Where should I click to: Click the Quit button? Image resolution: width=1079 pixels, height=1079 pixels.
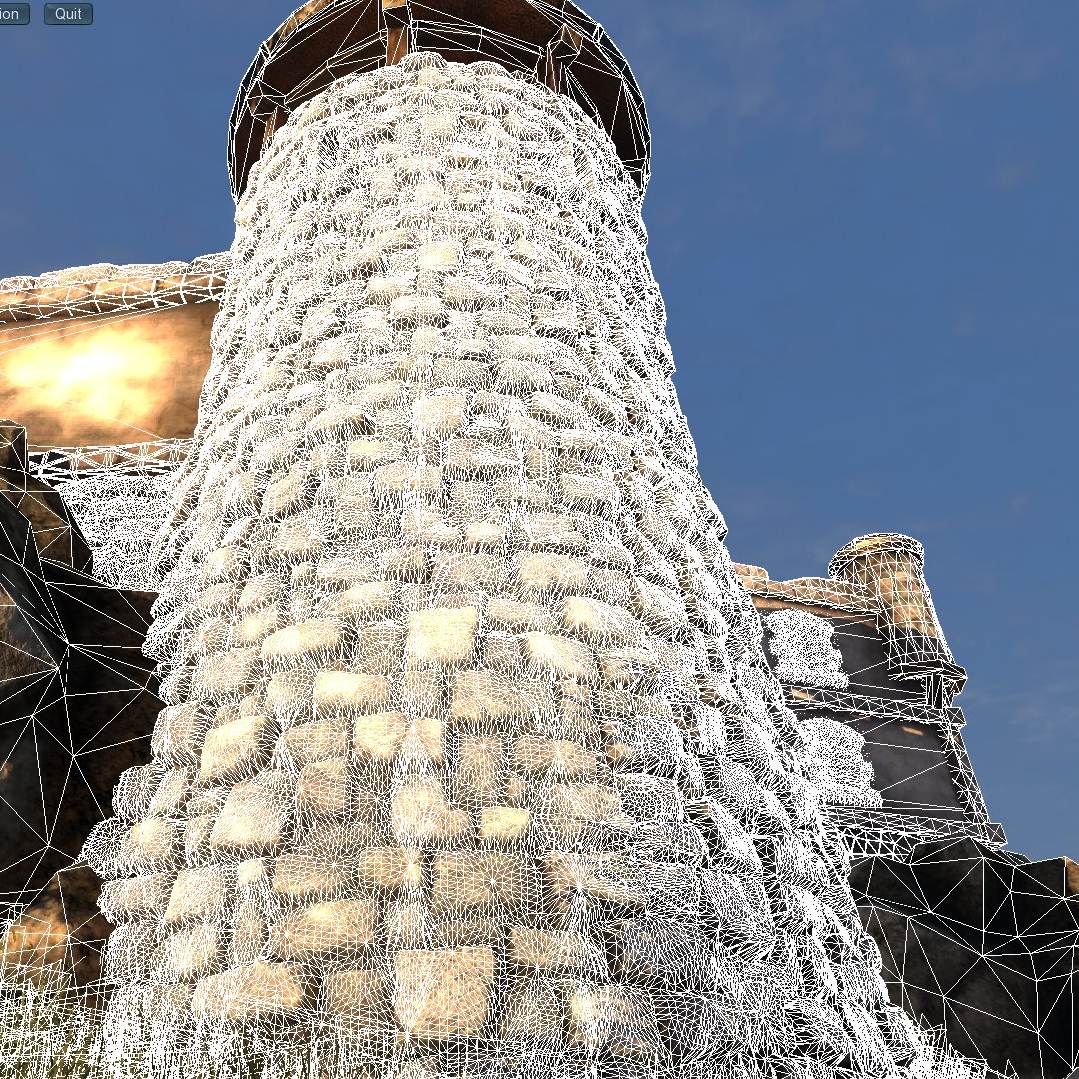tap(68, 14)
